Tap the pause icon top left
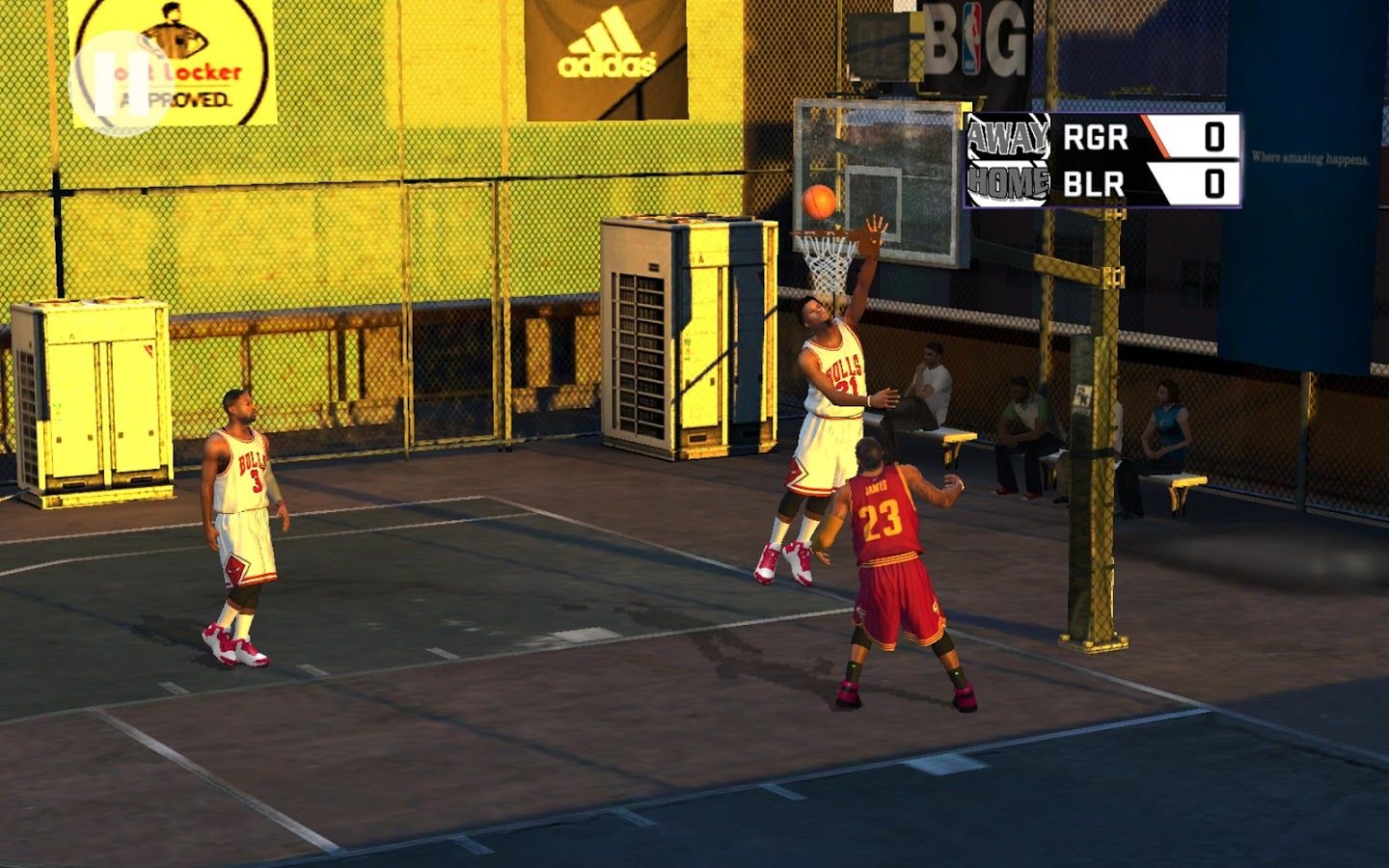 coord(121,84)
